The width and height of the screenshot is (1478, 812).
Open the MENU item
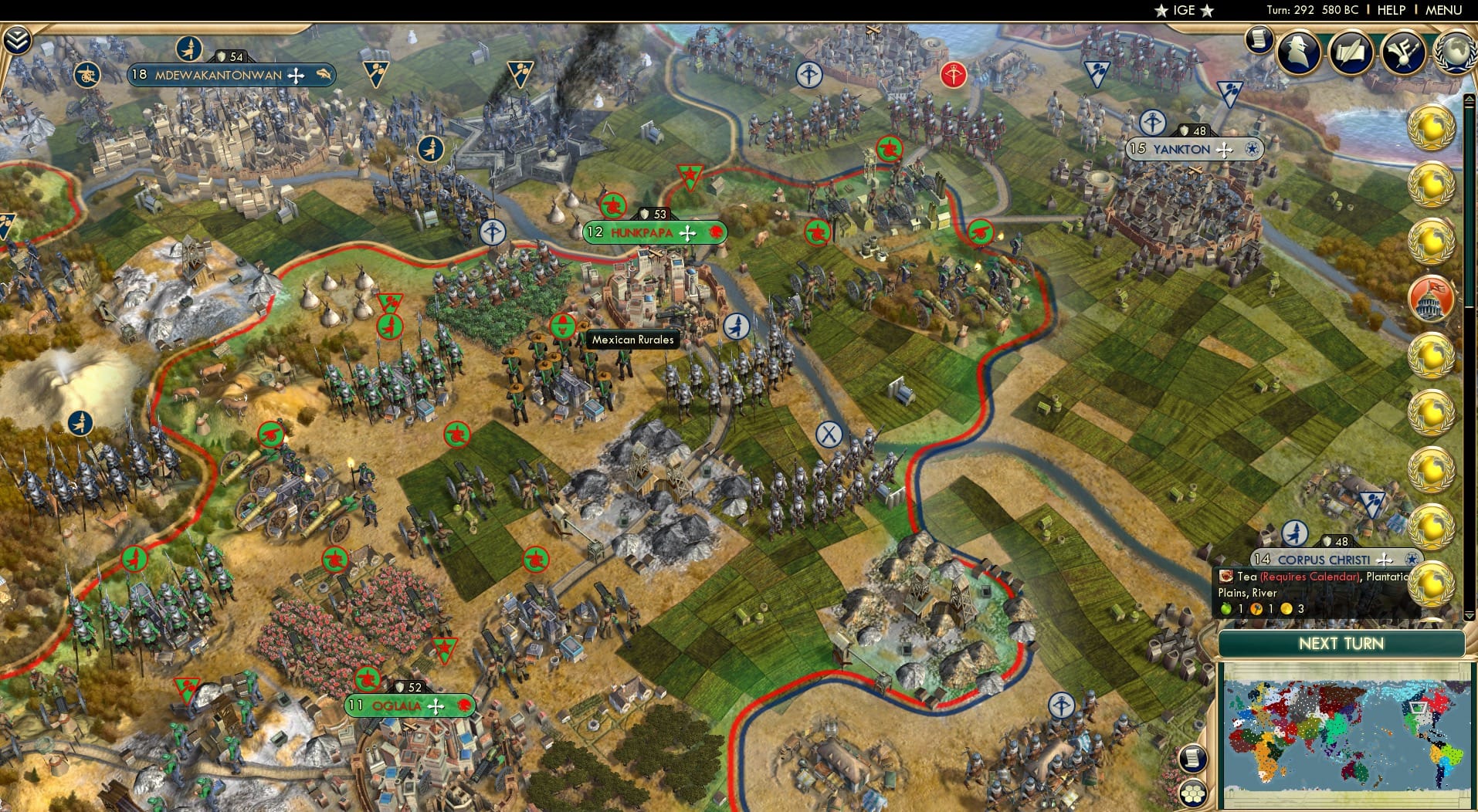click(1446, 10)
